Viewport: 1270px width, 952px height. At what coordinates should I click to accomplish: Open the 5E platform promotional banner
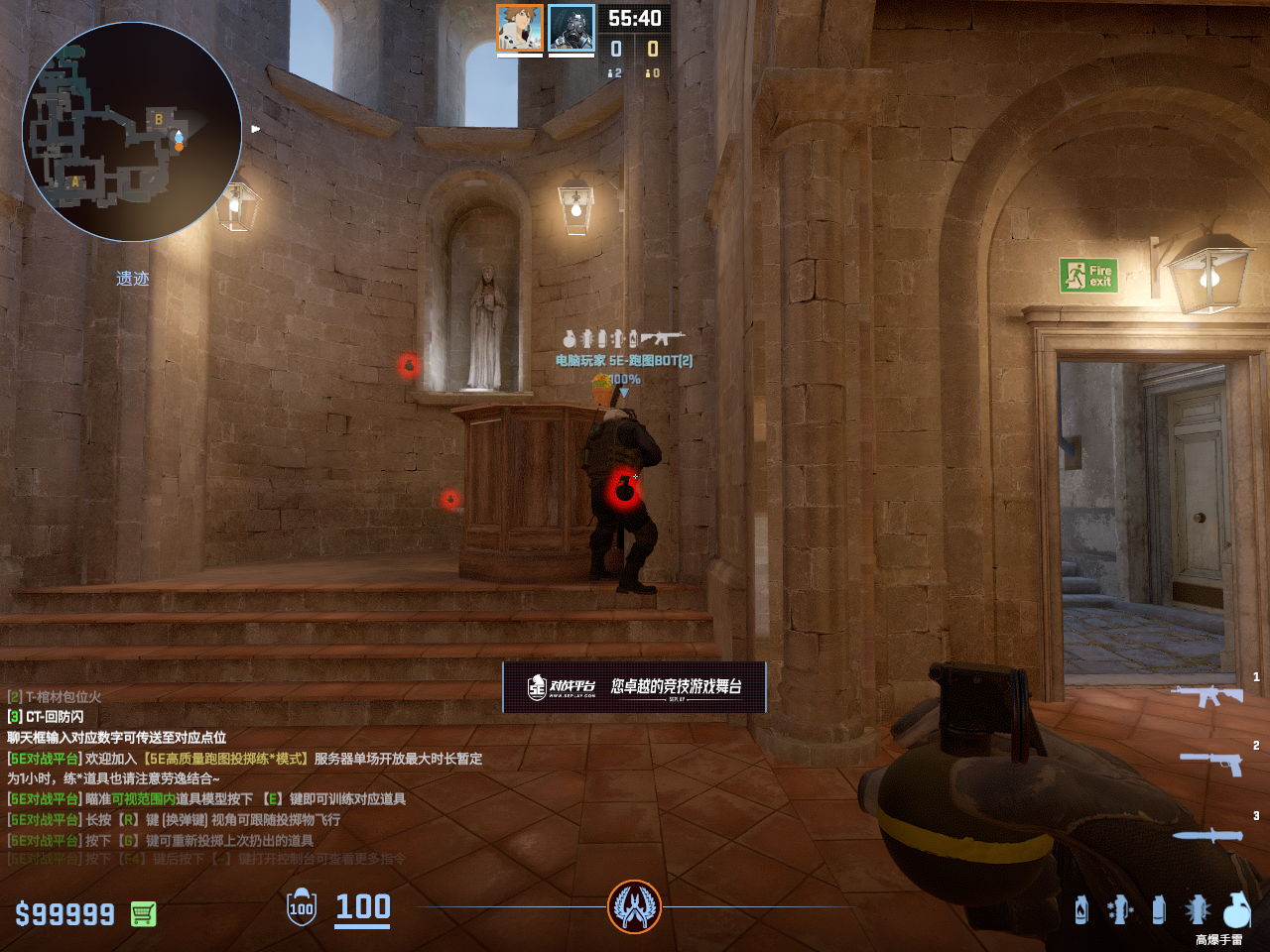click(x=634, y=686)
